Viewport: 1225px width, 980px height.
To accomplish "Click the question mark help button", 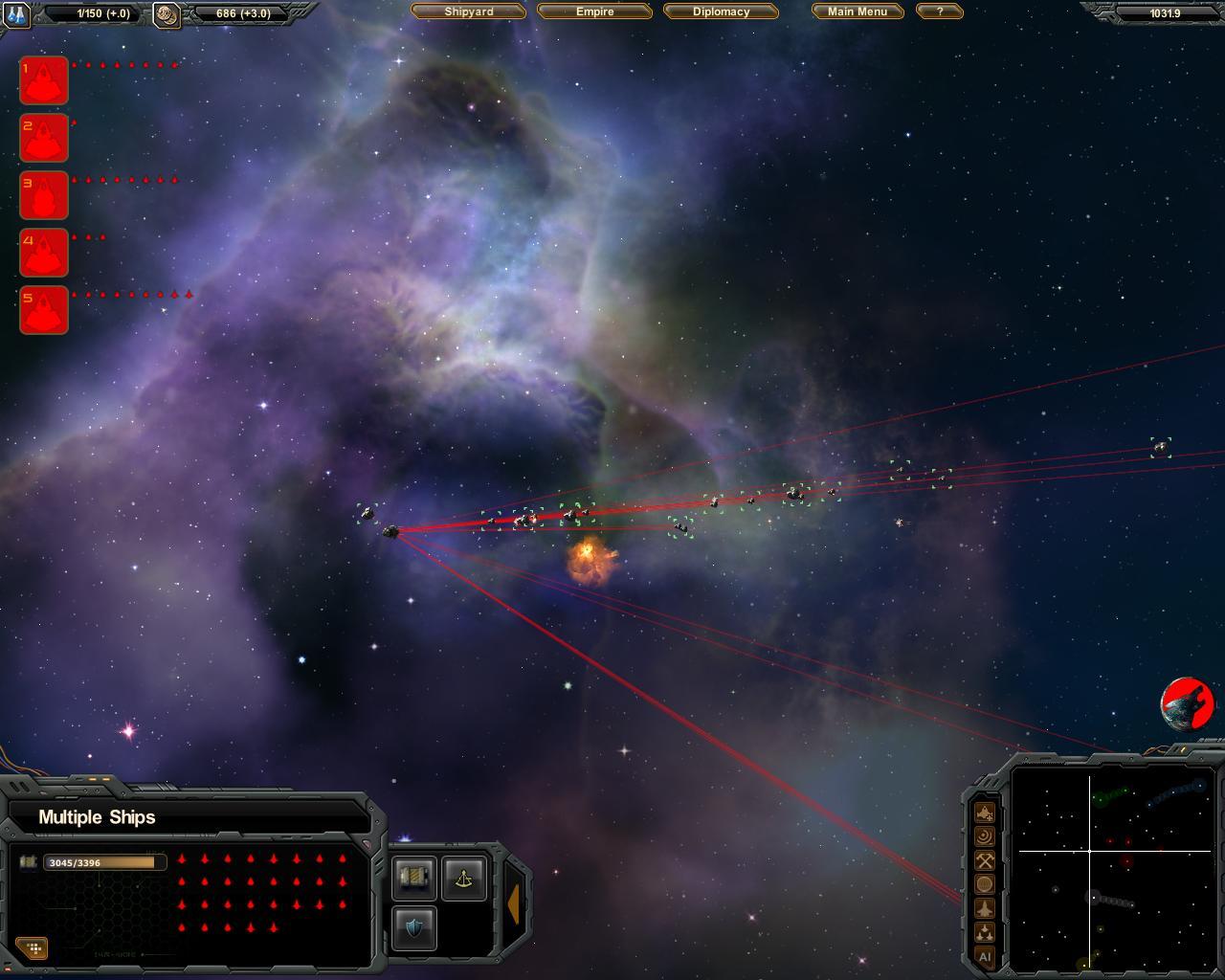I will coord(939,11).
